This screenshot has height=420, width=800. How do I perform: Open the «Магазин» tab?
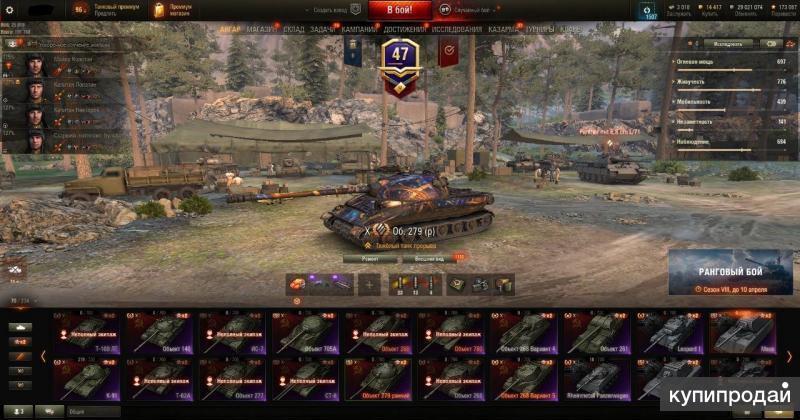[x=262, y=30]
